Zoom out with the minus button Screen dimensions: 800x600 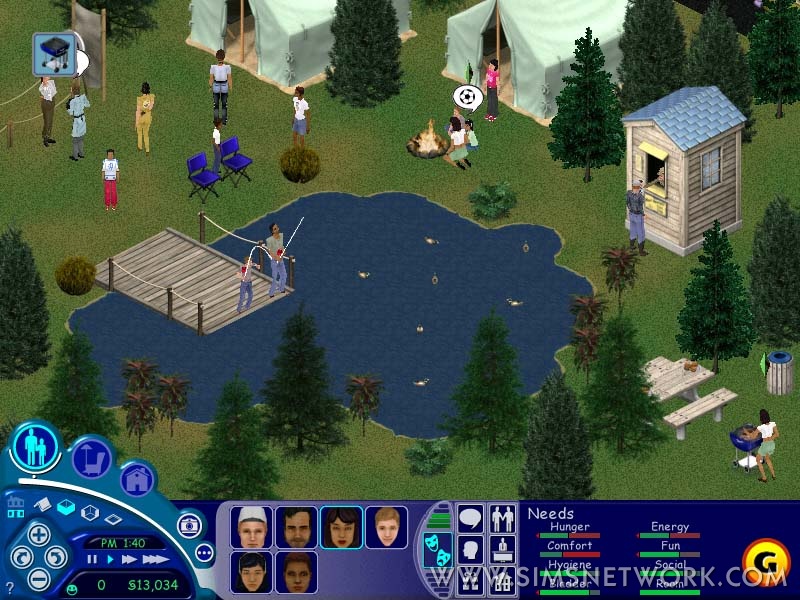(x=38, y=578)
